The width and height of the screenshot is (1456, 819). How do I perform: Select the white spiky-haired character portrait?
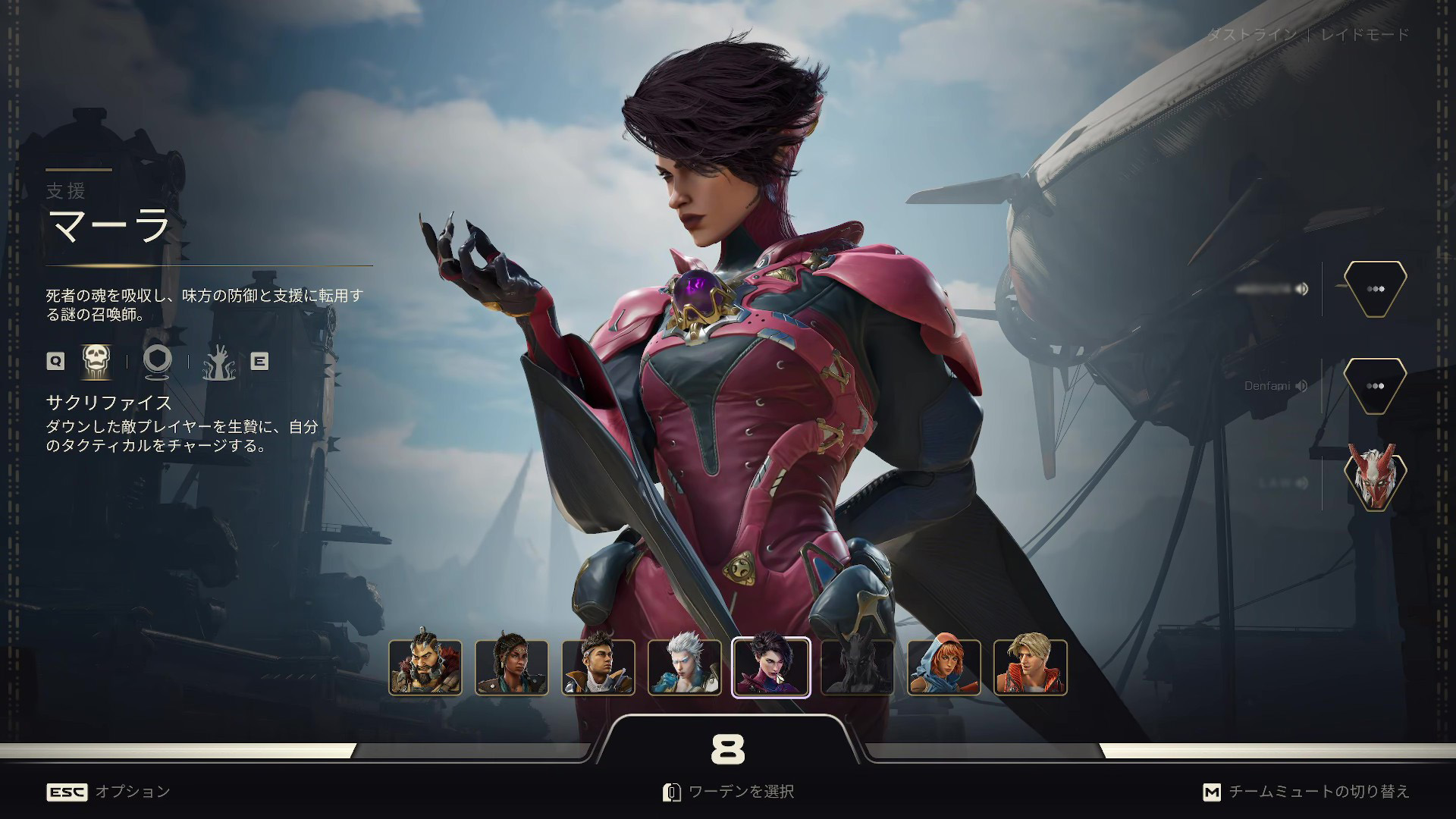pos(685,667)
